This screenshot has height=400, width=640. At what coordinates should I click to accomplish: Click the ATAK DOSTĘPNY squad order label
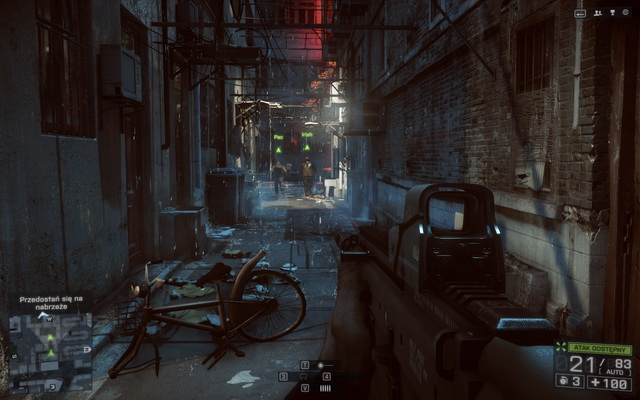598,348
